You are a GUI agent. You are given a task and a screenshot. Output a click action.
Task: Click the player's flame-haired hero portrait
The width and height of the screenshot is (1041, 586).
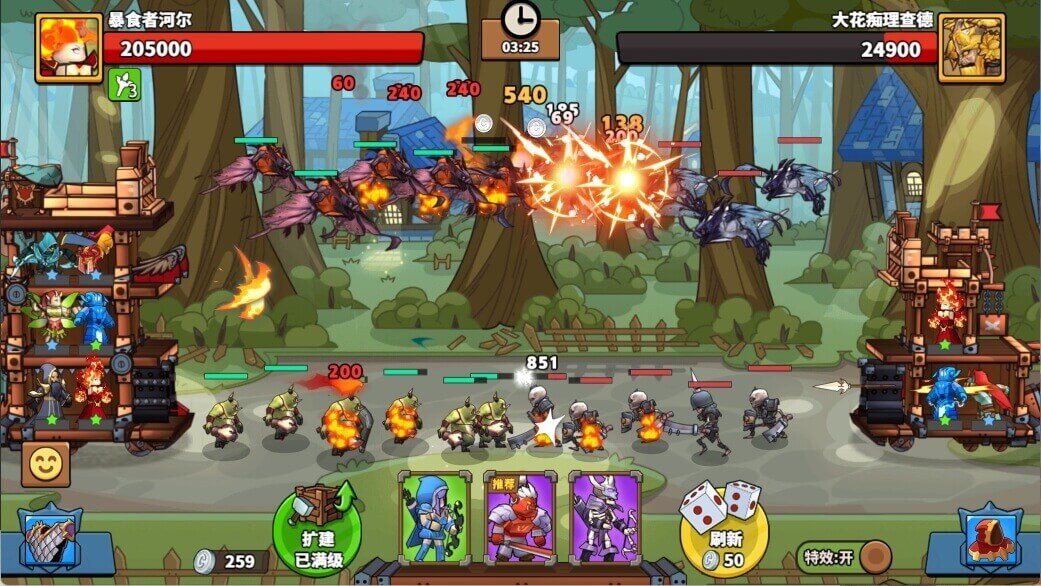coord(68,47)
